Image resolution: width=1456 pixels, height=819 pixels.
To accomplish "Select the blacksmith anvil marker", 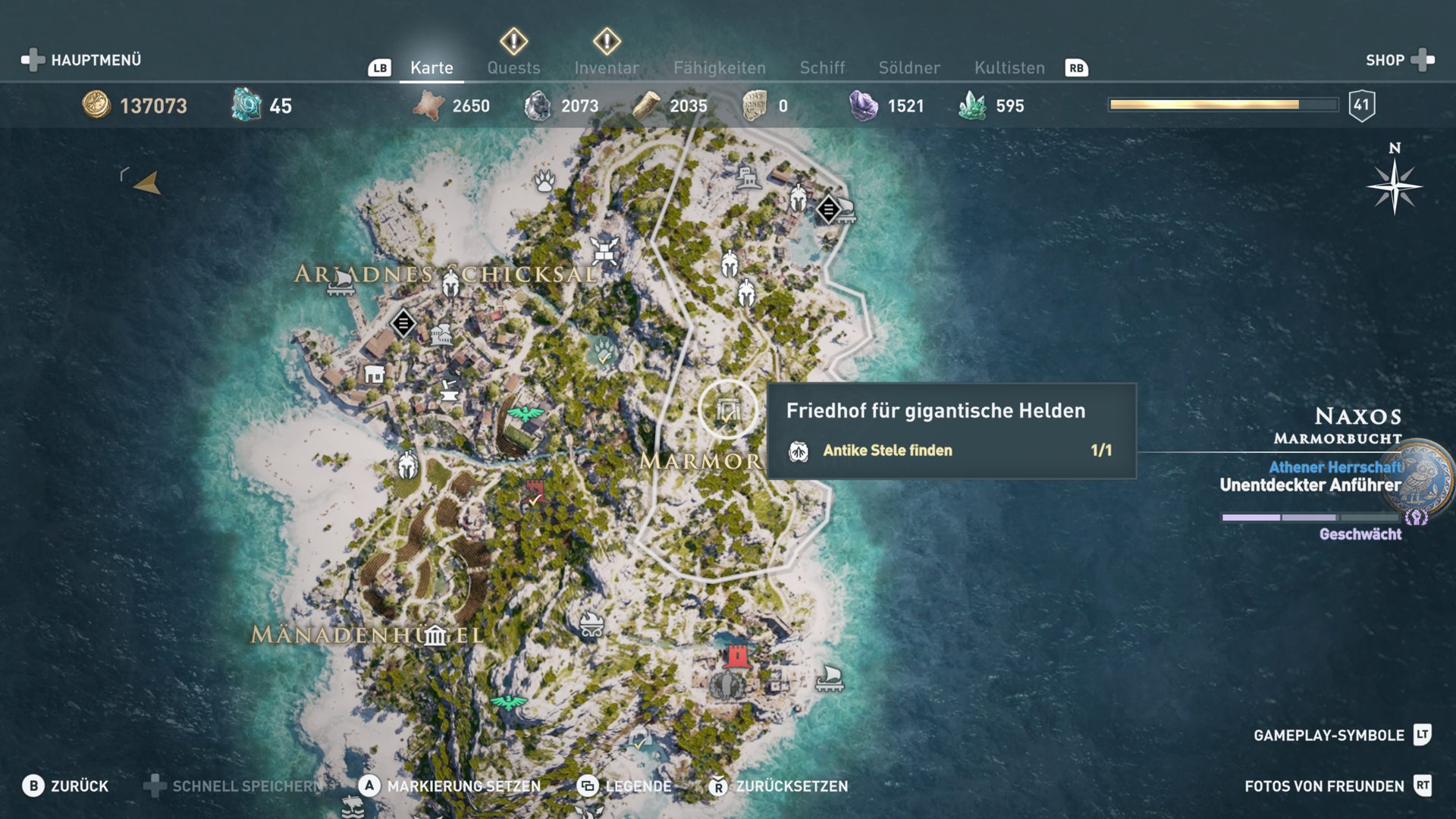I will tap(448, 391).
